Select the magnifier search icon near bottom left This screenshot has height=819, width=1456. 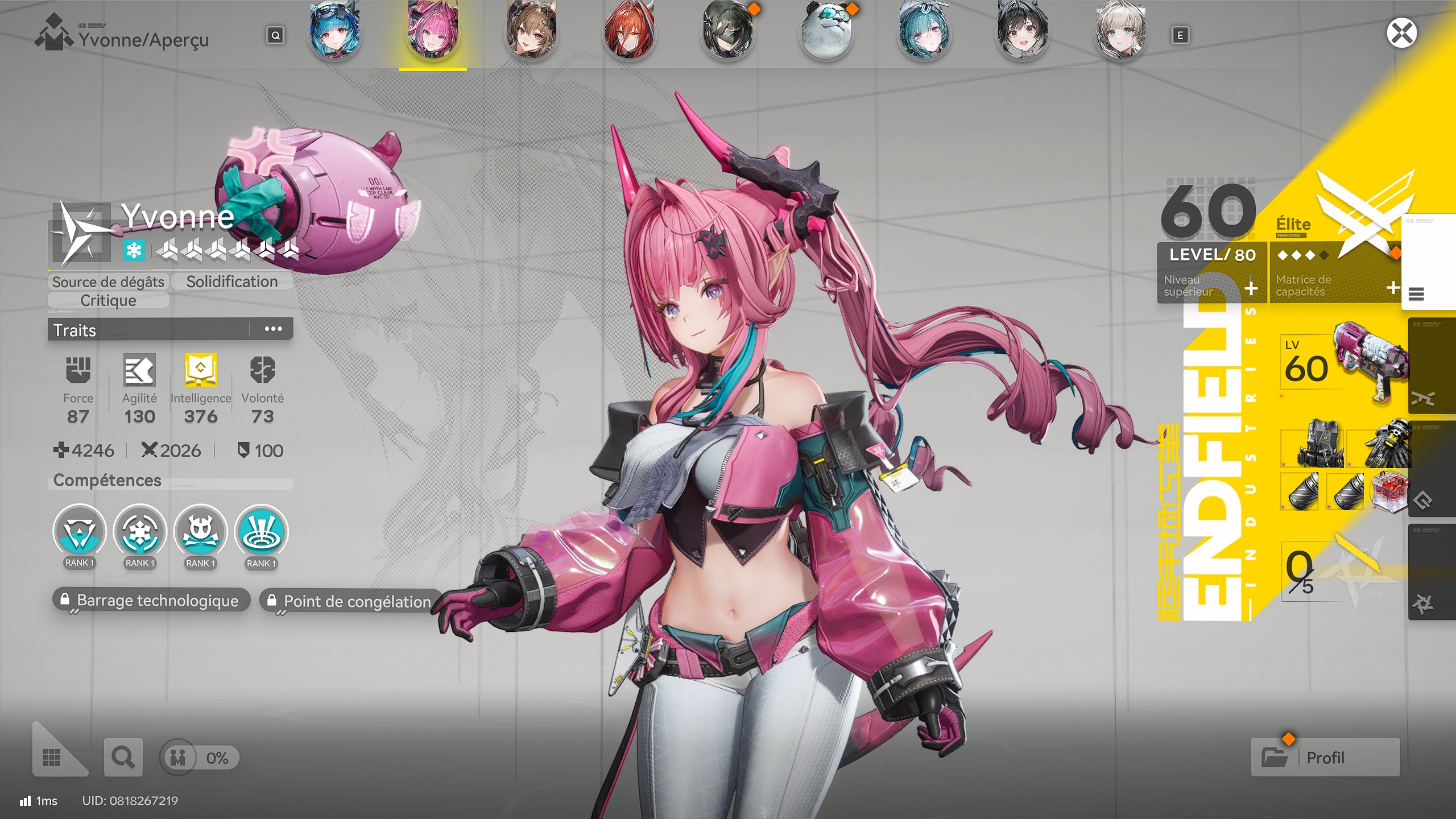(123, 758)
